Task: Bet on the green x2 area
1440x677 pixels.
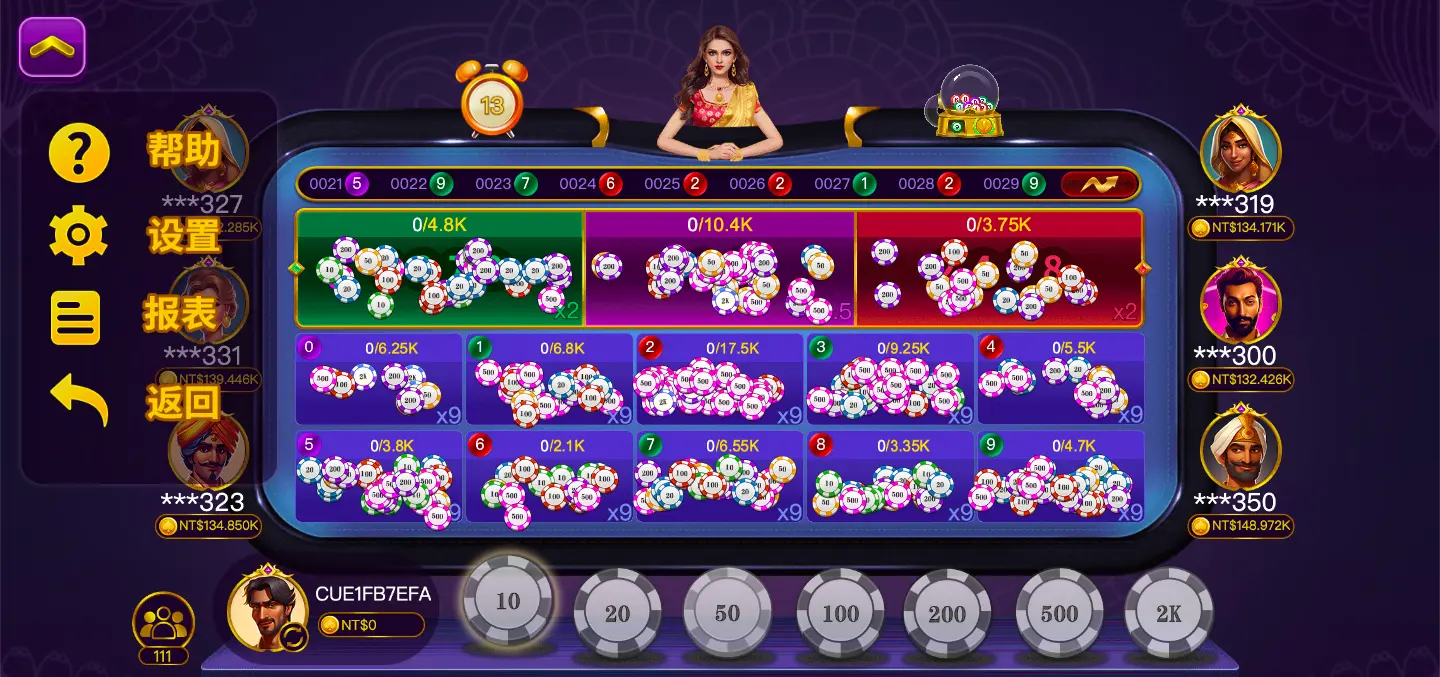Action: [x=439, y=268]
